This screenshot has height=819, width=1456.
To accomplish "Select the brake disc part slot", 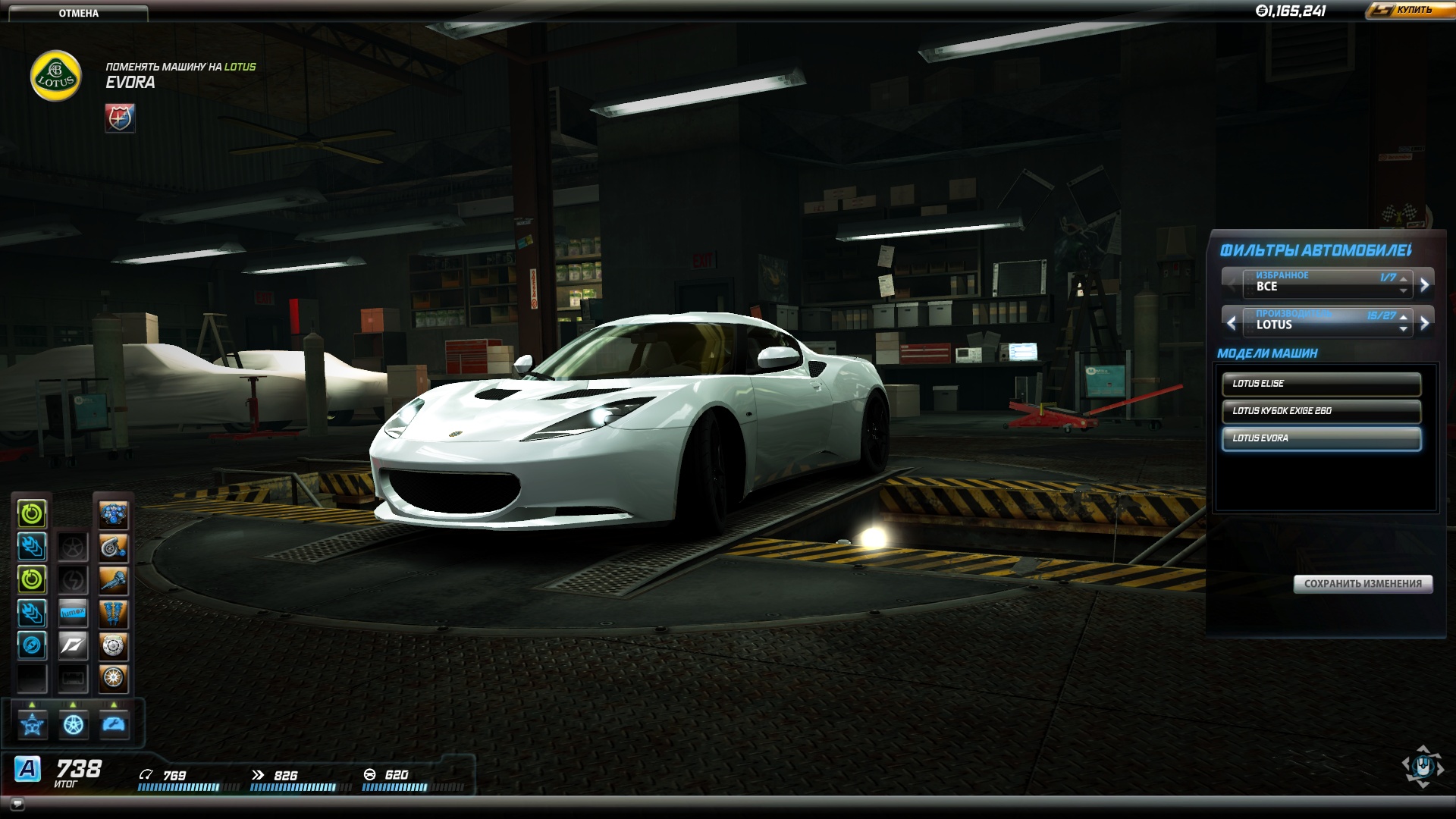I will [114, 646].
